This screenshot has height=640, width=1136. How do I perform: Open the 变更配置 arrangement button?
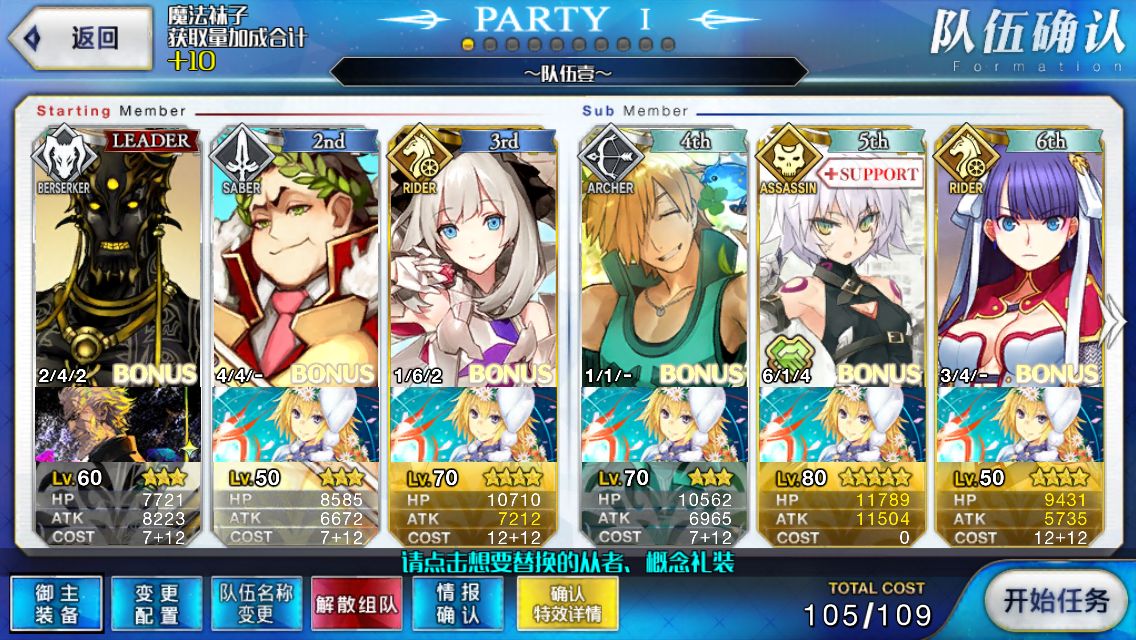tap(157, 603)
